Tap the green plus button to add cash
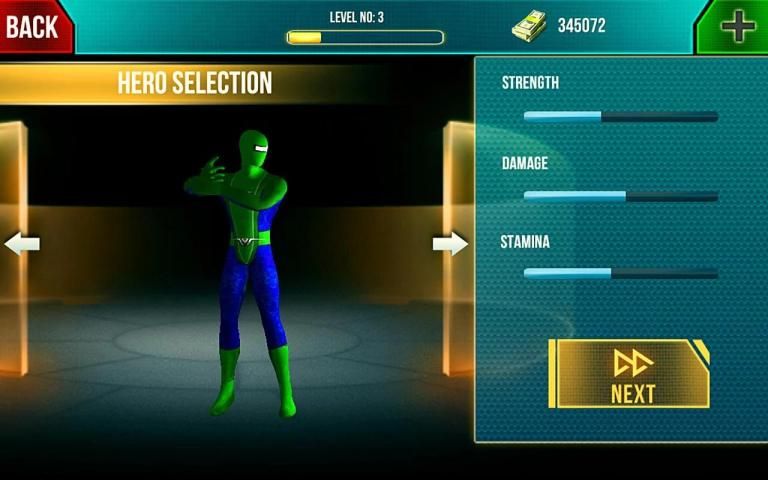 click(x=737, y=26)
